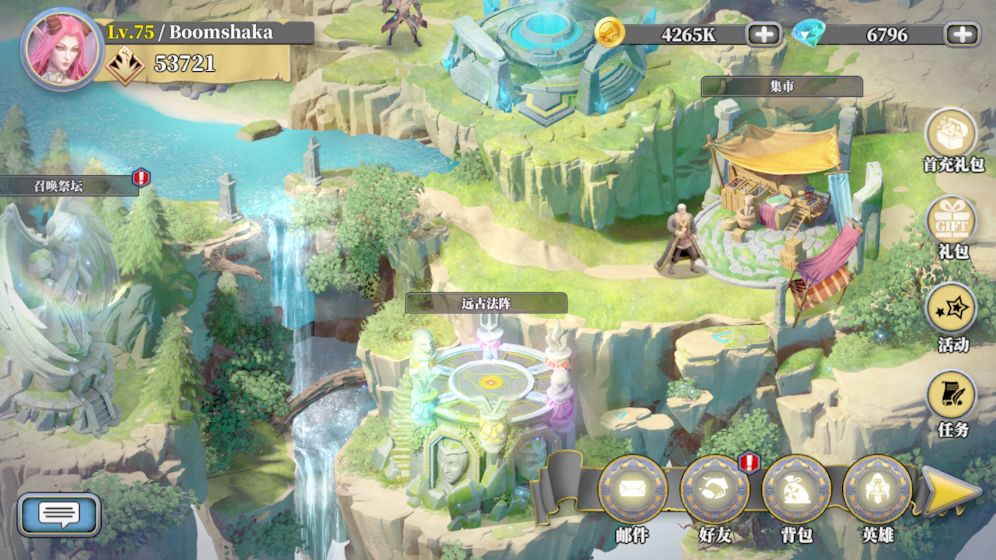996x560 pixels.
Task: Open the player avatar profile portrait
Action: coord(61,49)
